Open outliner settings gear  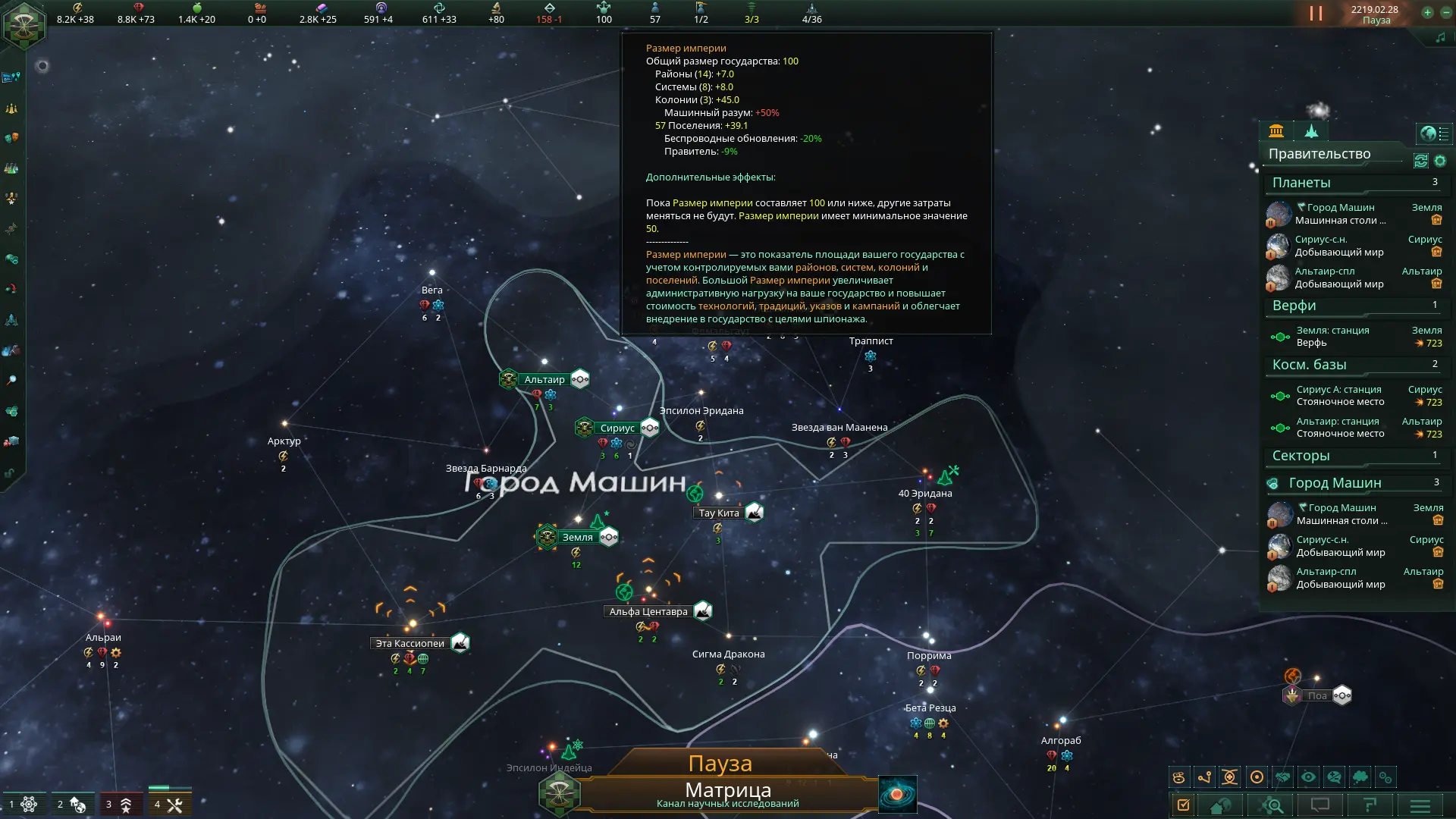tap(1440, 161)
